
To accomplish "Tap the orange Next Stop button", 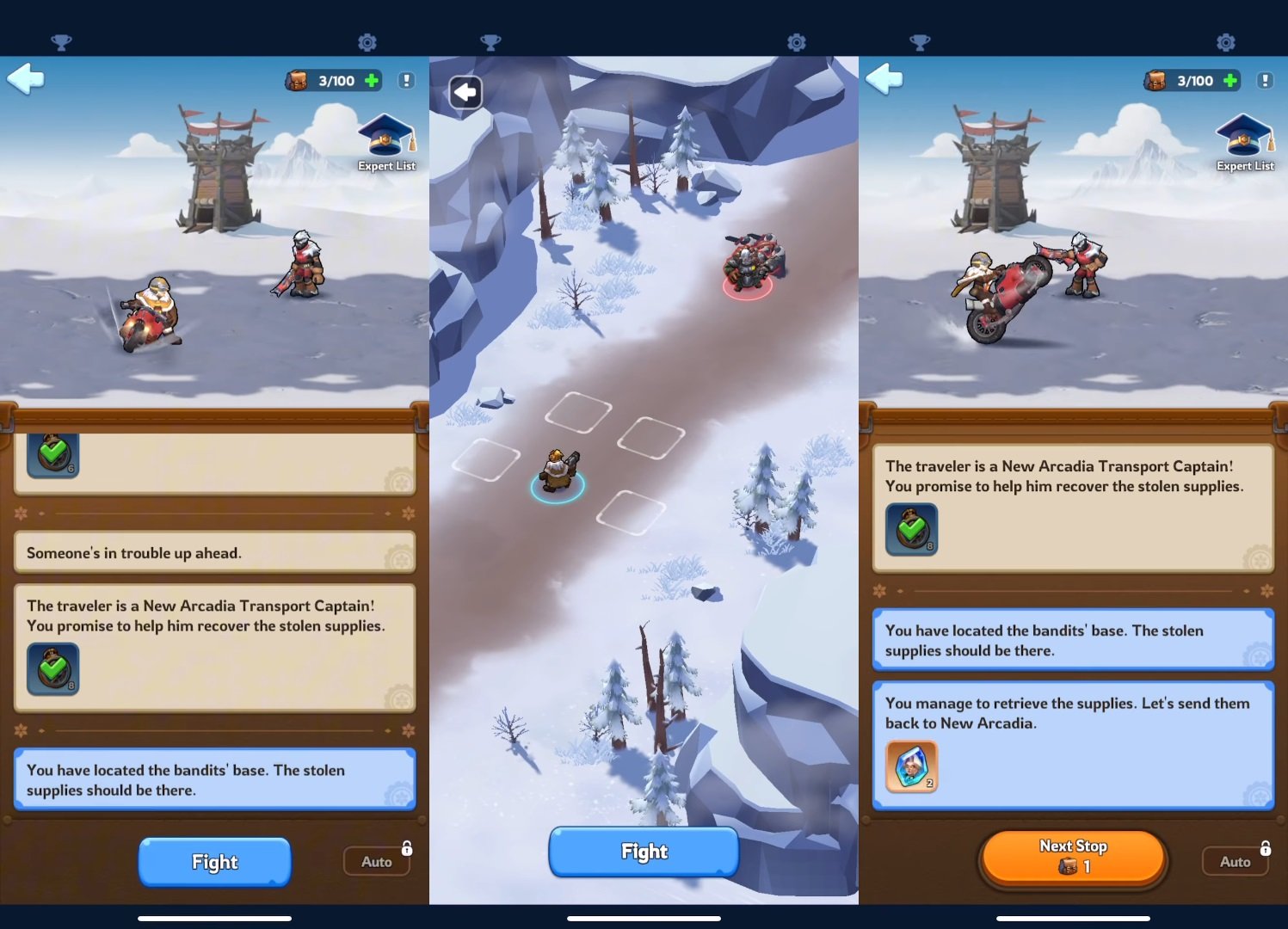I will coord(1073,857).
